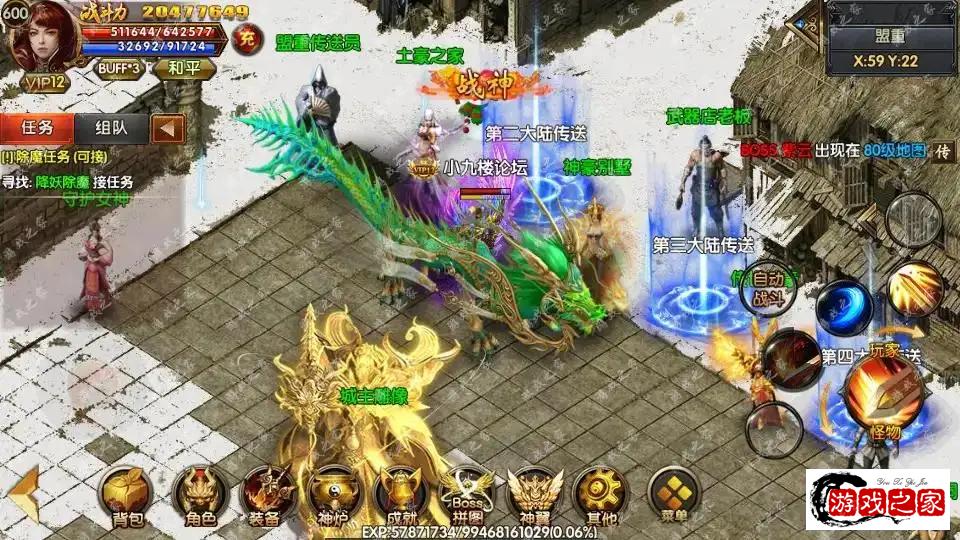Open the 神炉 furnace icon
Image resolution: width=960 pixels, height=540 pixels.
[329, 494]
